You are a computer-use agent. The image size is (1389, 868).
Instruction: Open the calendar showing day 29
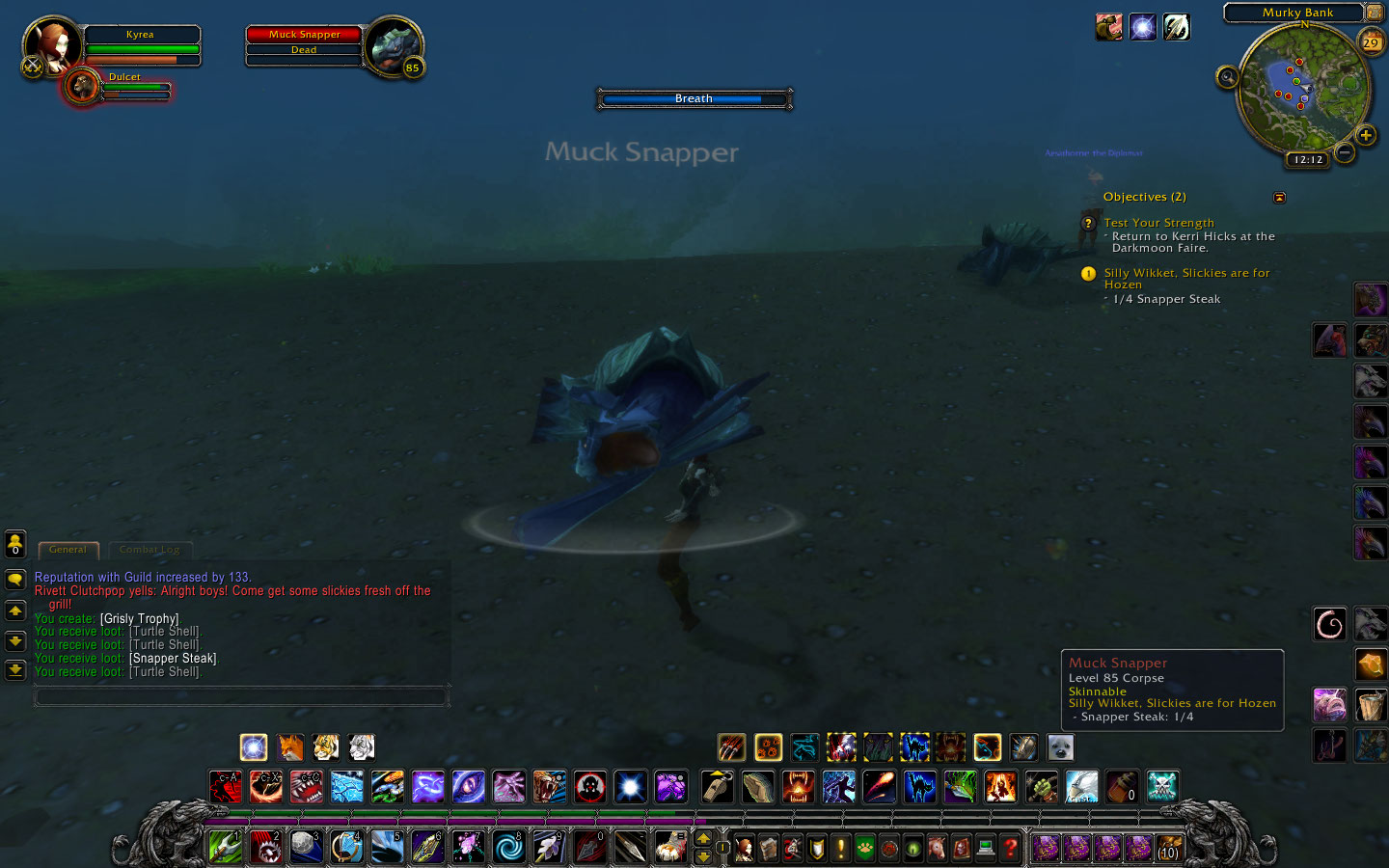click(1371, 42)
